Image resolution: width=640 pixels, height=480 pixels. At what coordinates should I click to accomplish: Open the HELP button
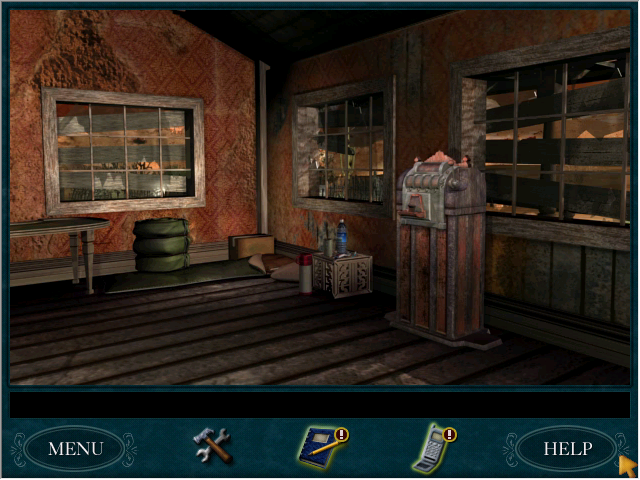pos(566,448)
